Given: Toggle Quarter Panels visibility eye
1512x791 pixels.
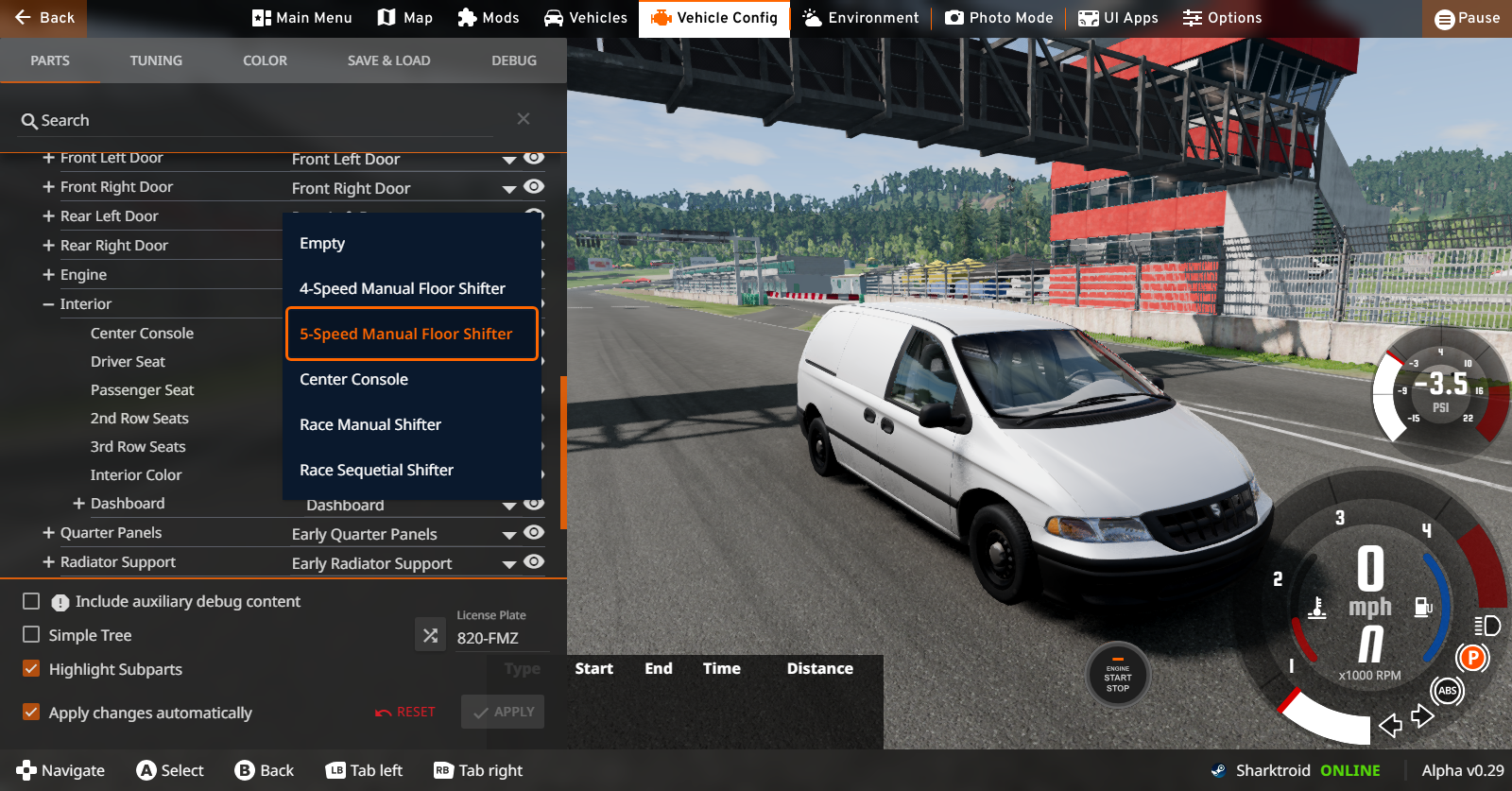Looking at the screenshot, I should (x=534, y=533).
